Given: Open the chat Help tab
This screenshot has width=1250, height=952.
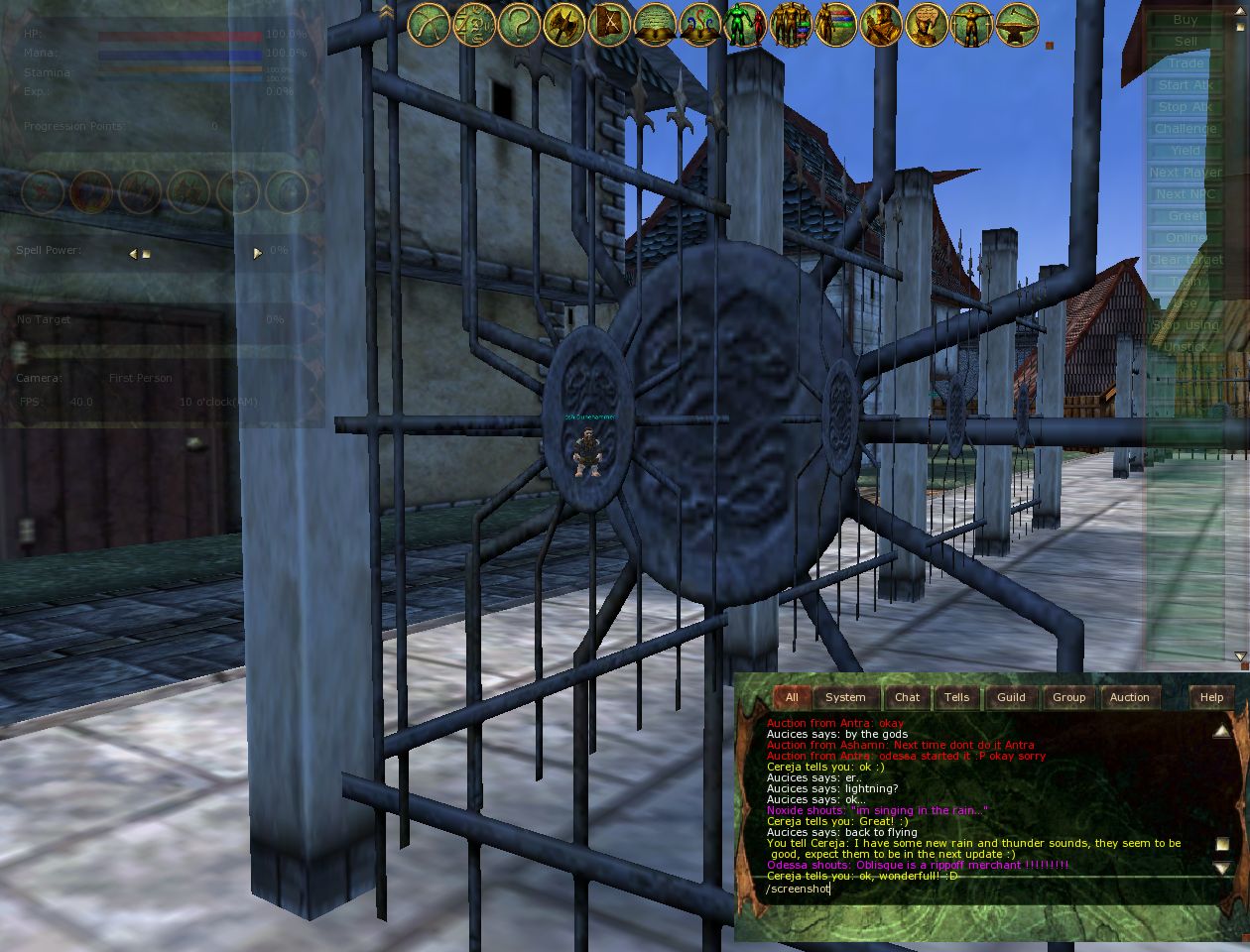Looking at the screenshot, I should [x=1211, y=697].
